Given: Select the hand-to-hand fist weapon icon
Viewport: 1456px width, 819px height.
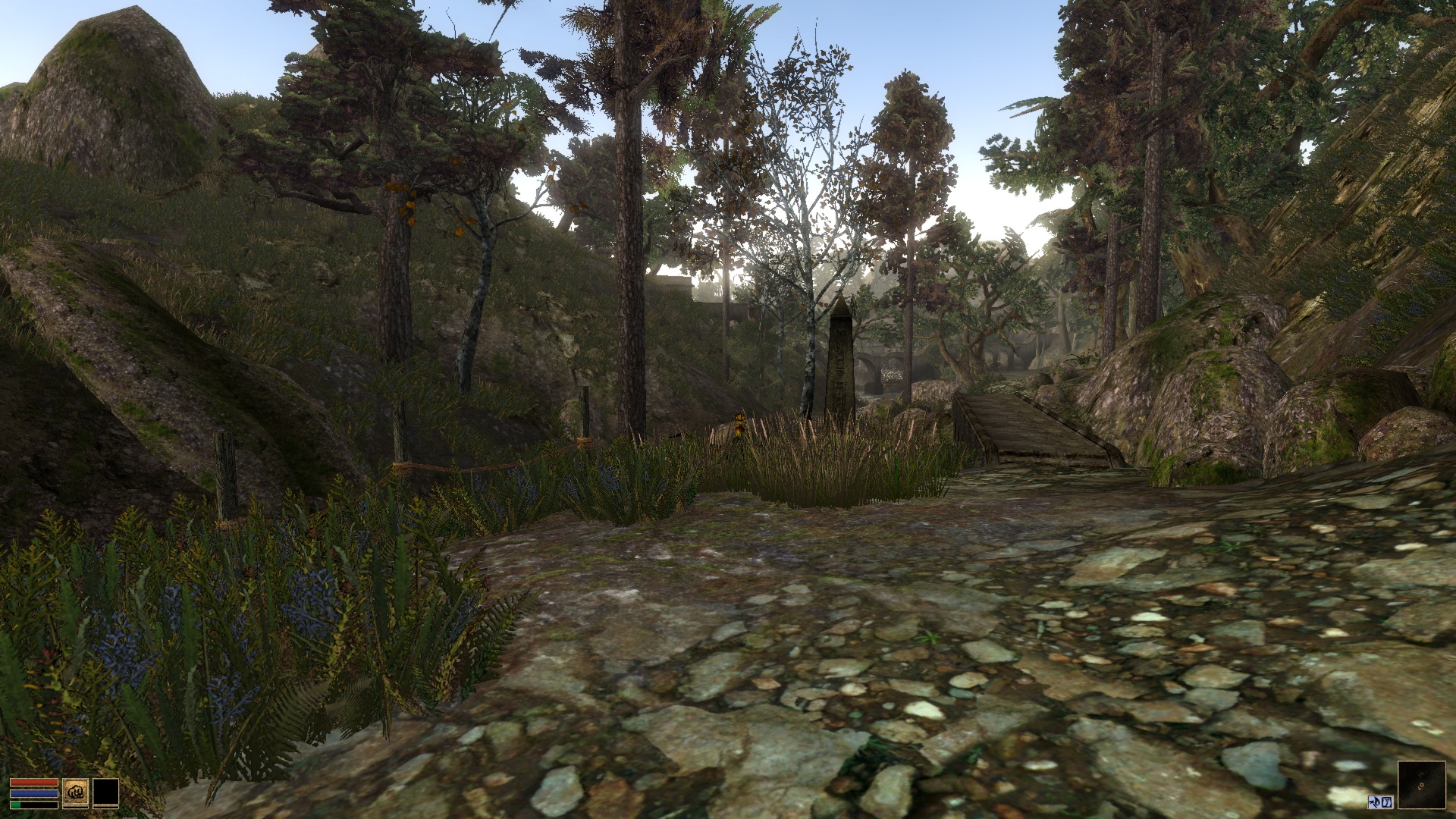Looking at the screenshot, I should [x=76, y=792].
